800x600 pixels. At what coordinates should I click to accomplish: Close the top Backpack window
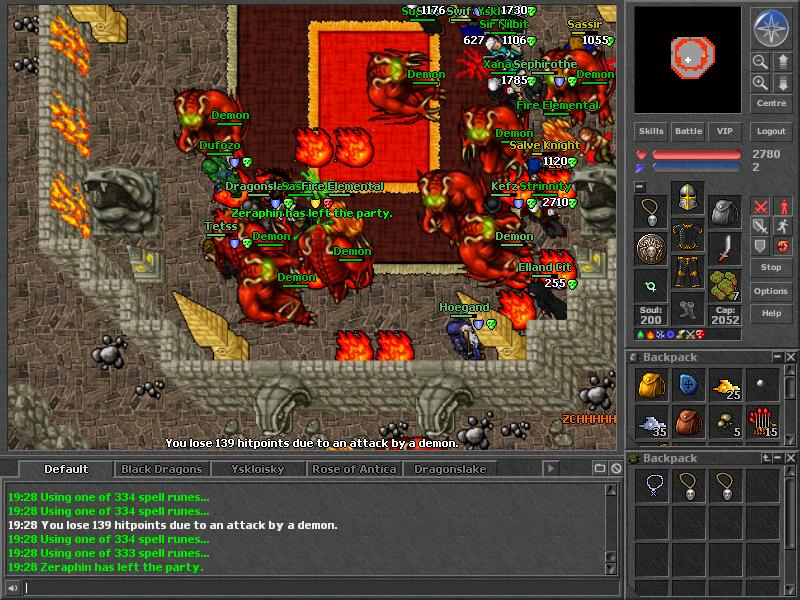(791, 357)
